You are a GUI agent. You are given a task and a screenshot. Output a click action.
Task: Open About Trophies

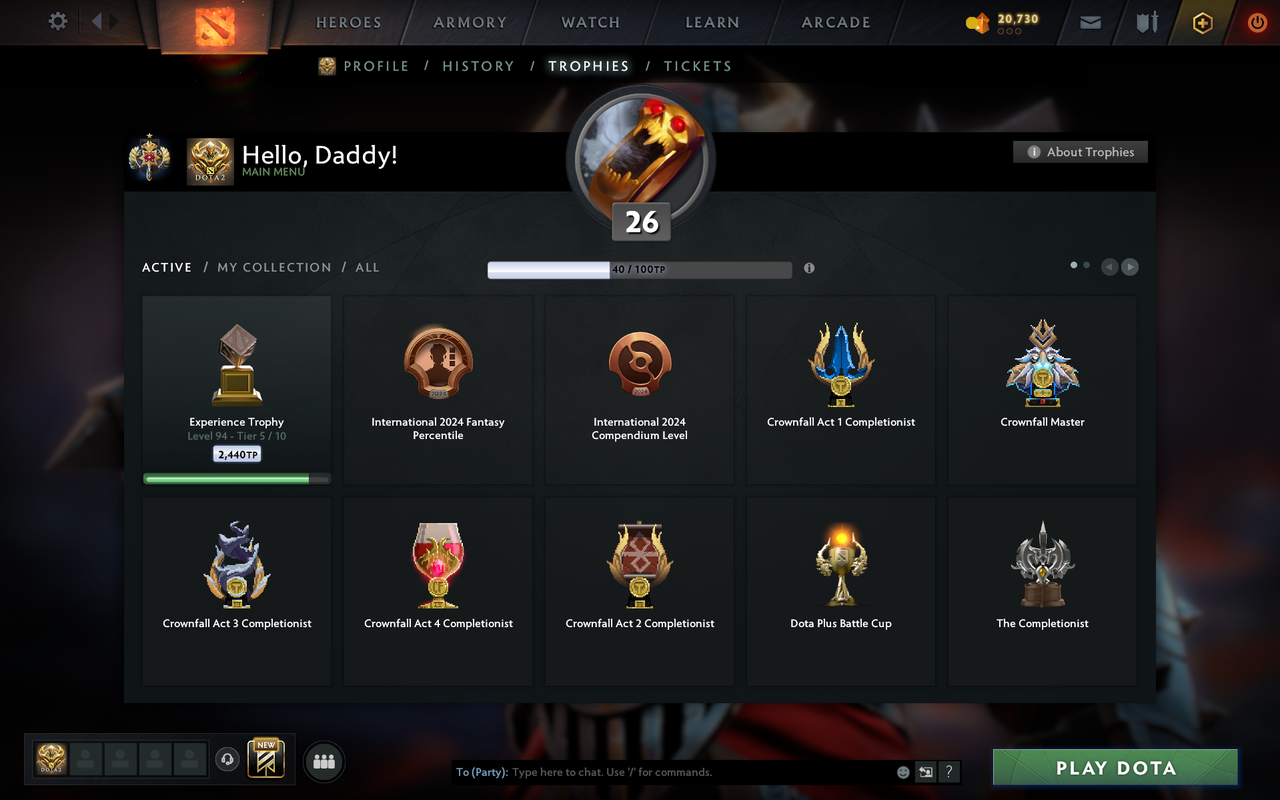click(1080, 151)
